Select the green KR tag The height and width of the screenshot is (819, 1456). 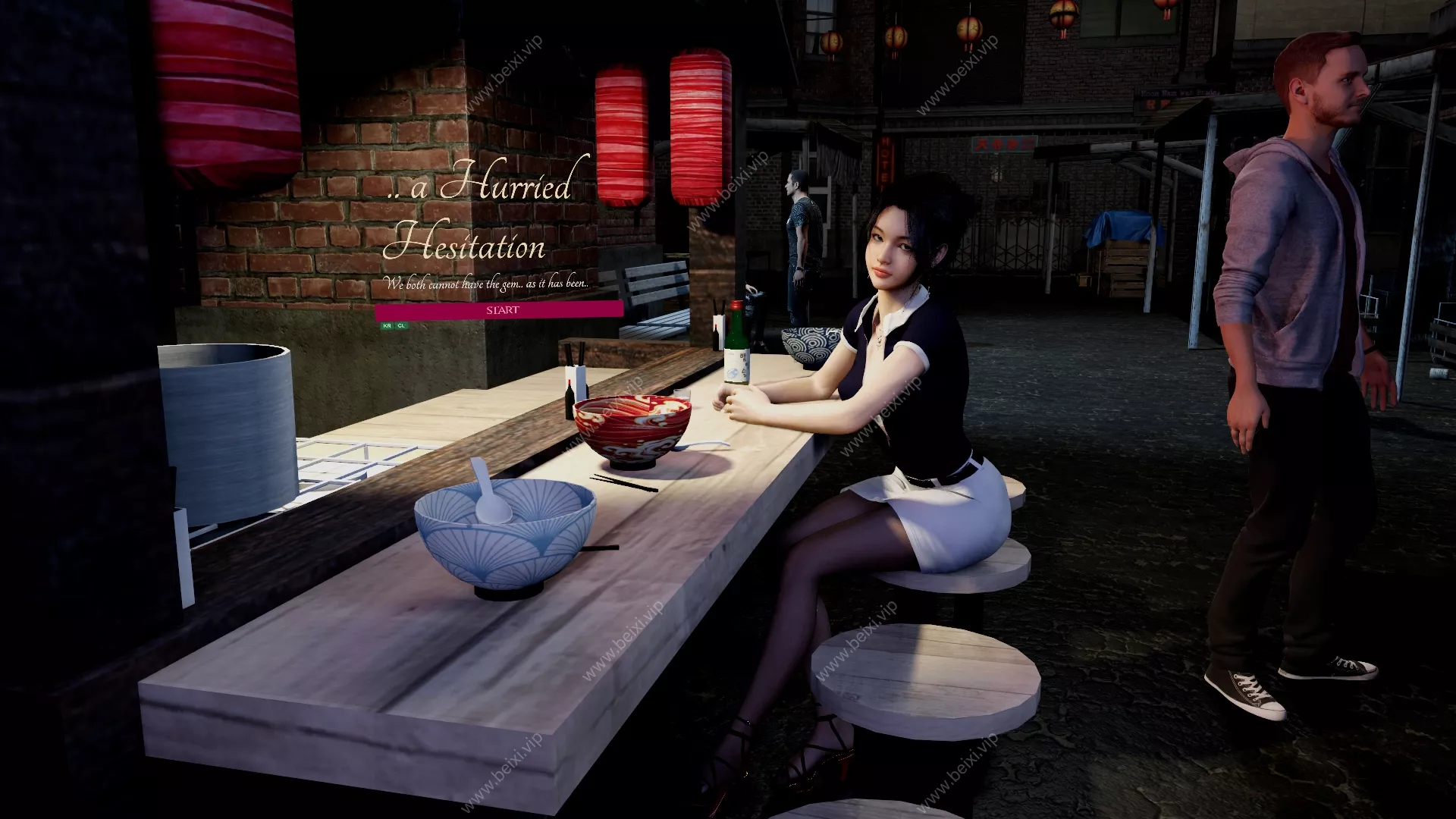(388, 325)
